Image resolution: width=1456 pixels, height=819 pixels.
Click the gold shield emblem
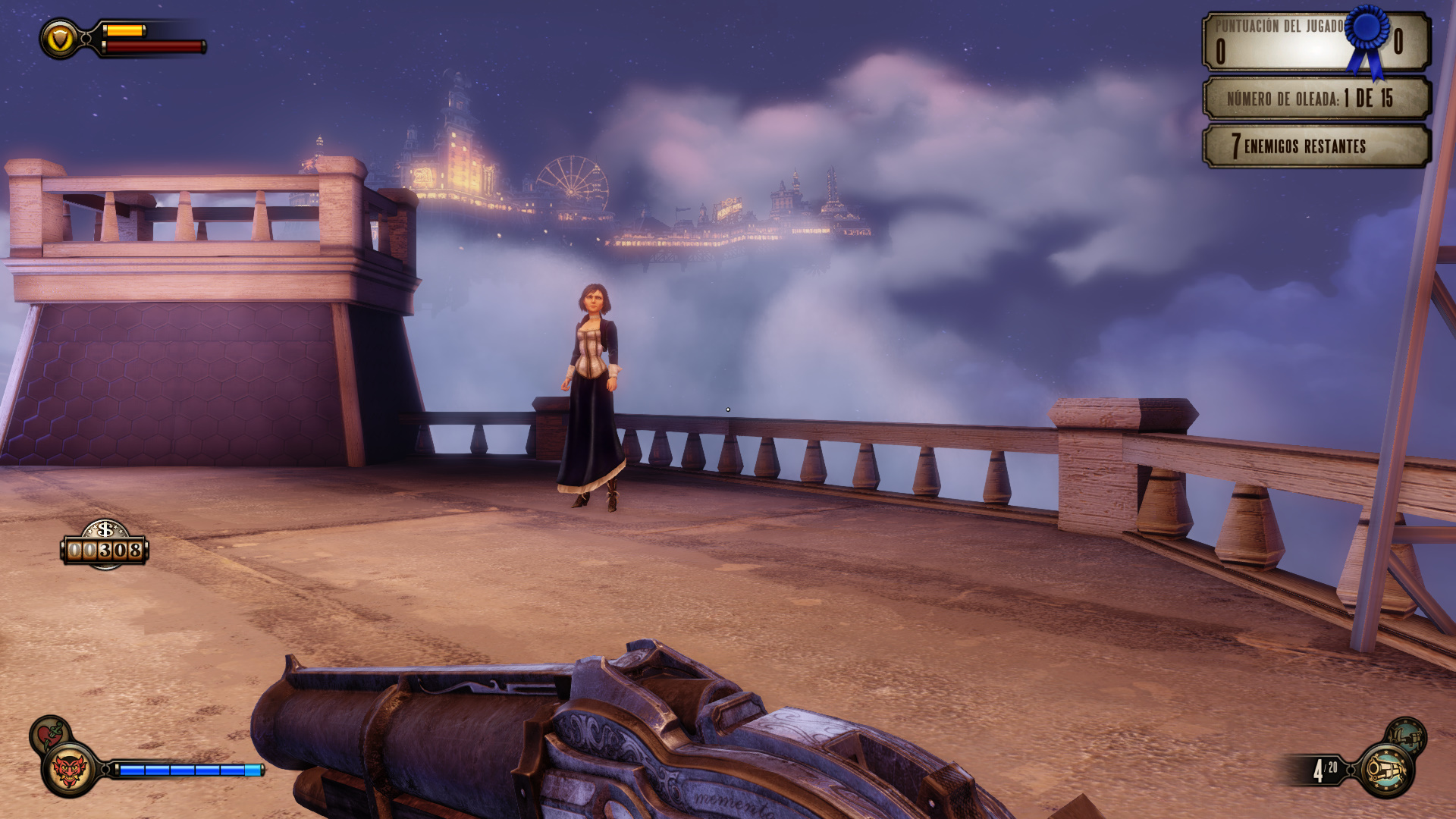(x=60, y=38)
